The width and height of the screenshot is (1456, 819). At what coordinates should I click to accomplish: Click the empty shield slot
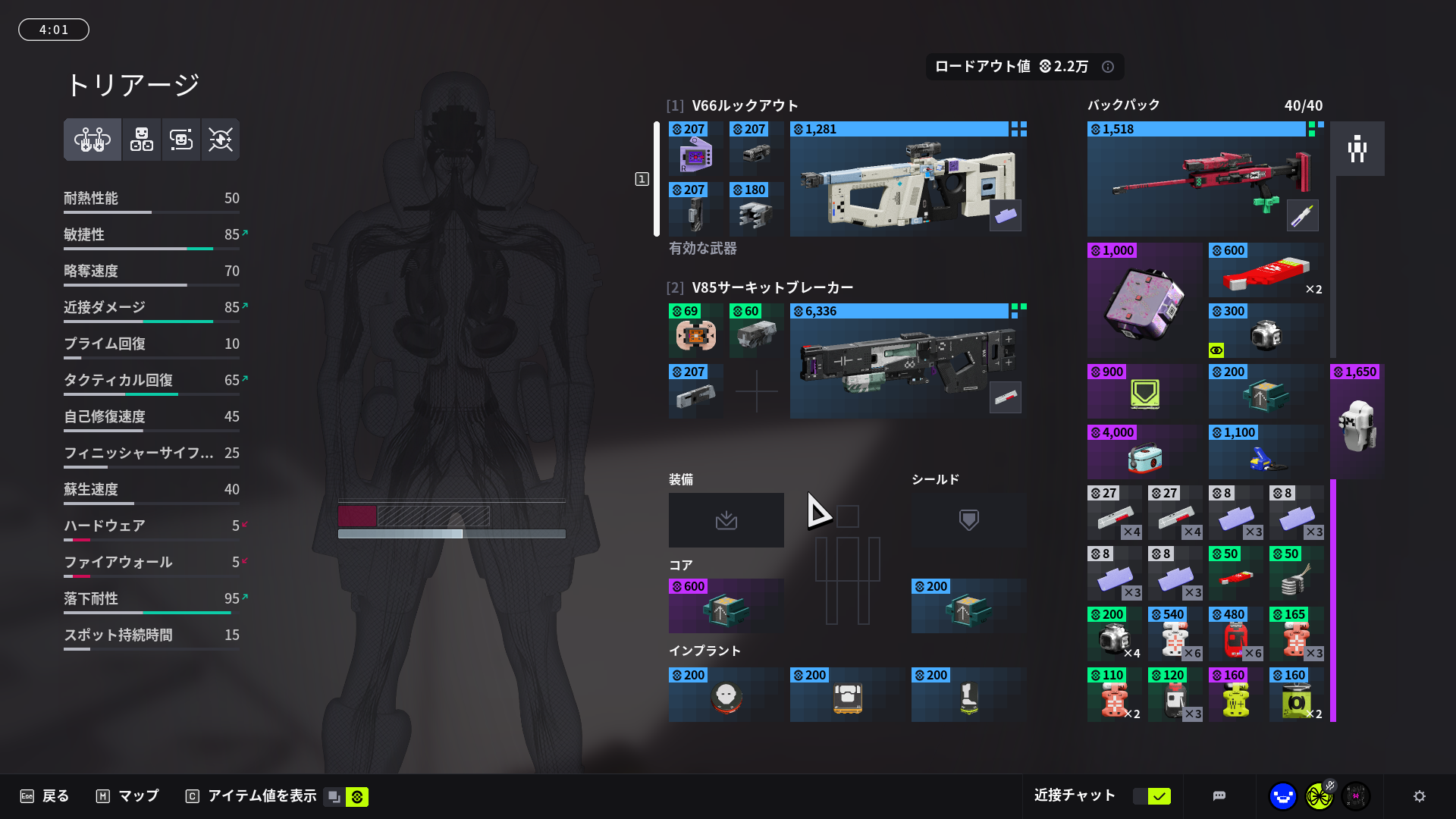[x=968, y=520]
